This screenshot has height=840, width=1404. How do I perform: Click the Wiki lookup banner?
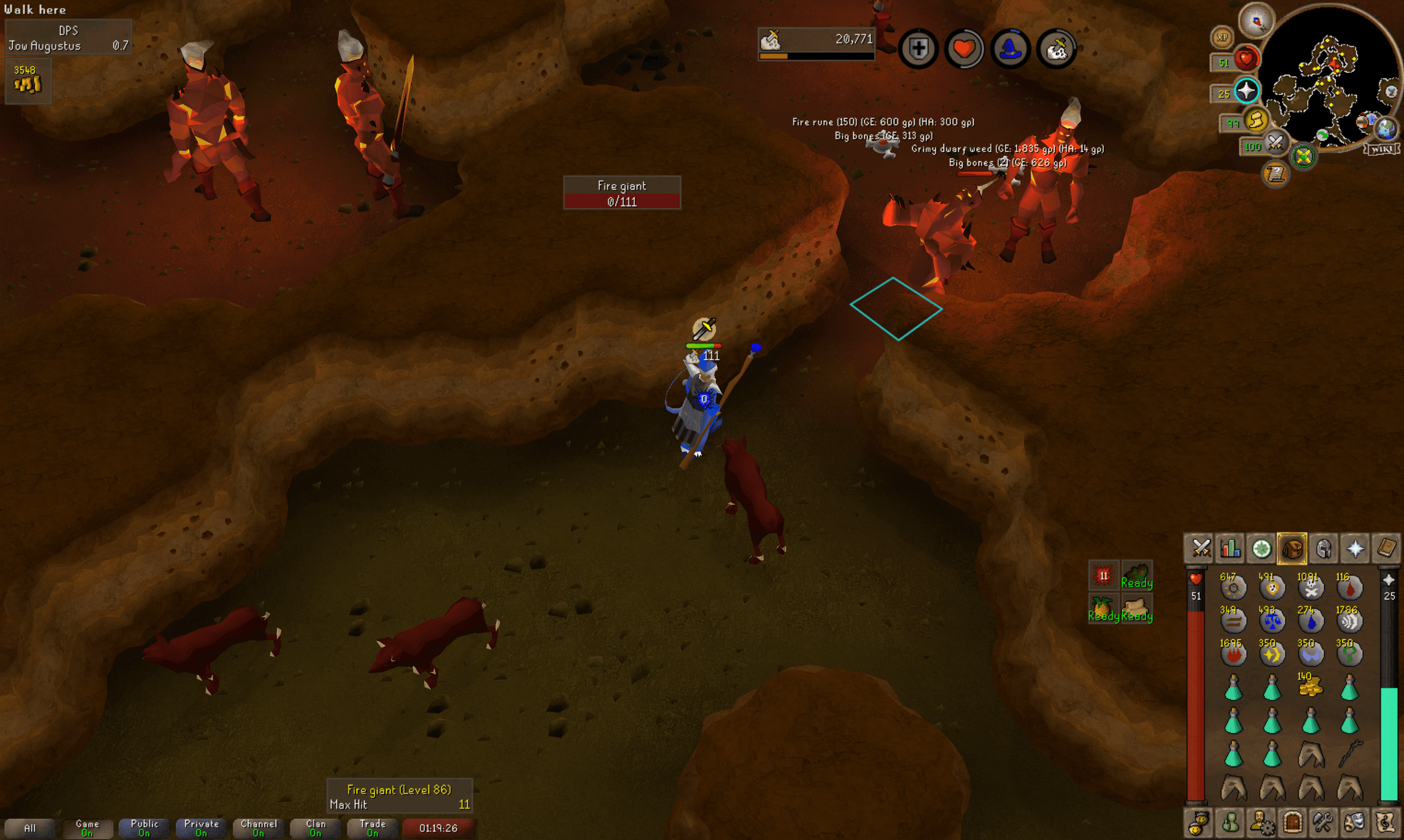[x=1381, y=149]
